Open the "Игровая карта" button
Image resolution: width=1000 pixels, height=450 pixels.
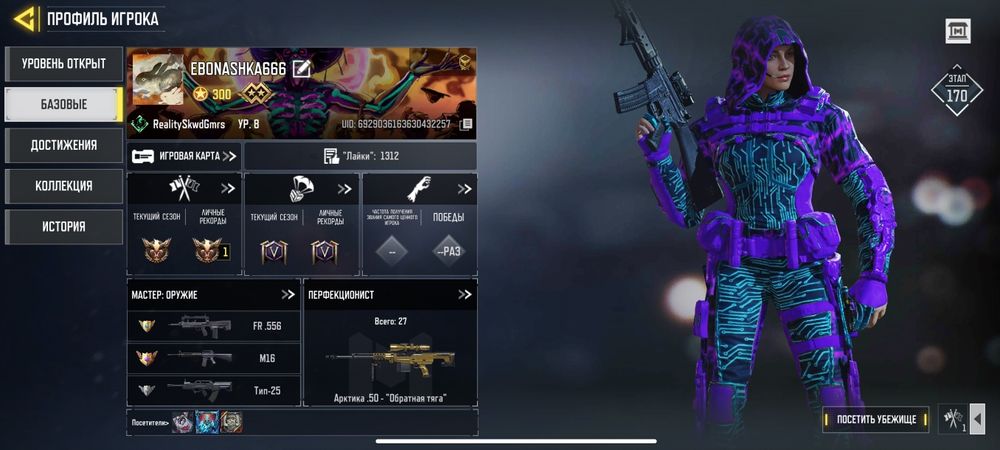tap(185, 156)
